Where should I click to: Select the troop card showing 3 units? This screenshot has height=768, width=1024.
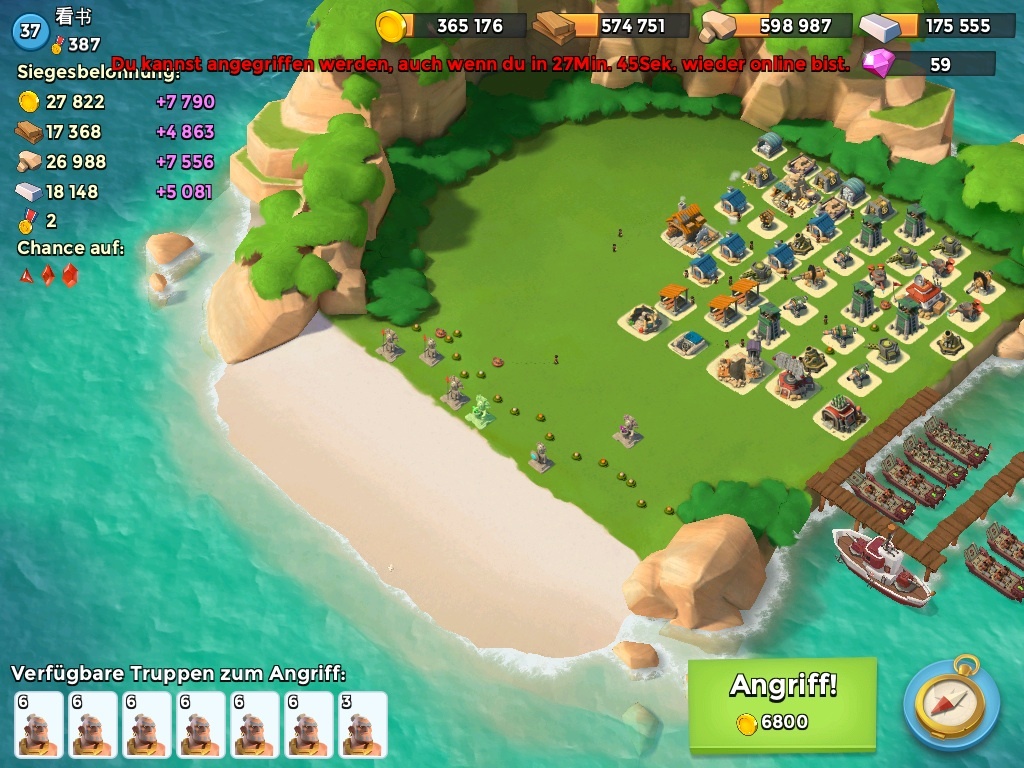(x=362, y=725)
